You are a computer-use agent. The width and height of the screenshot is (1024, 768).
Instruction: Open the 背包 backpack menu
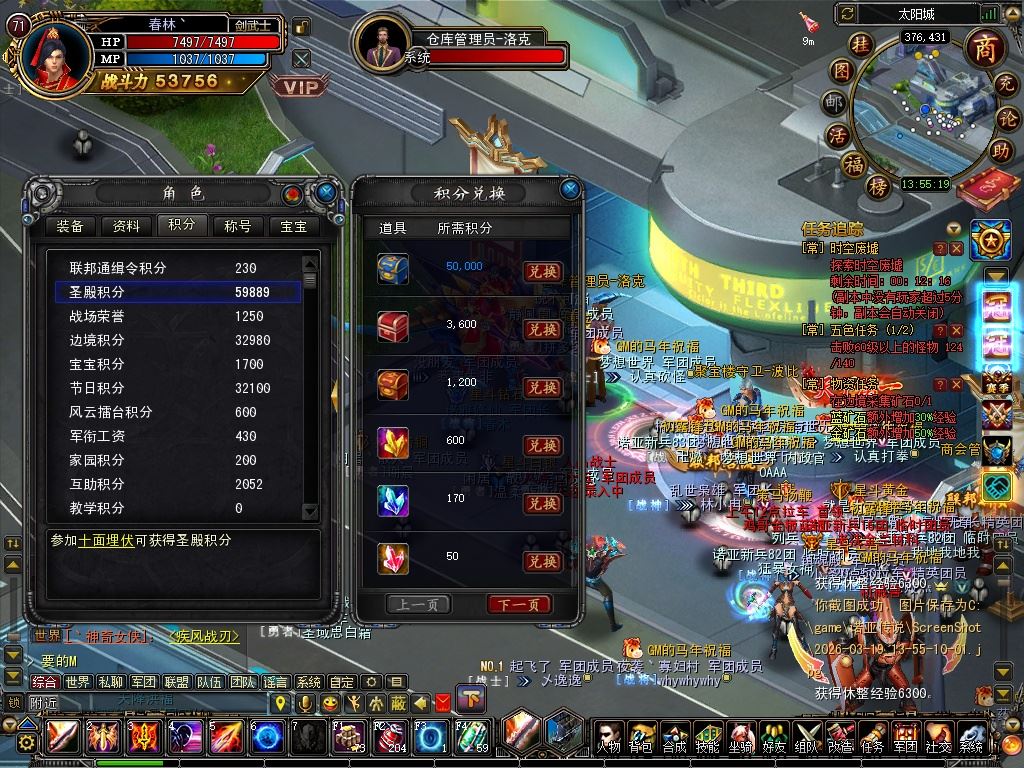(641, 739)
